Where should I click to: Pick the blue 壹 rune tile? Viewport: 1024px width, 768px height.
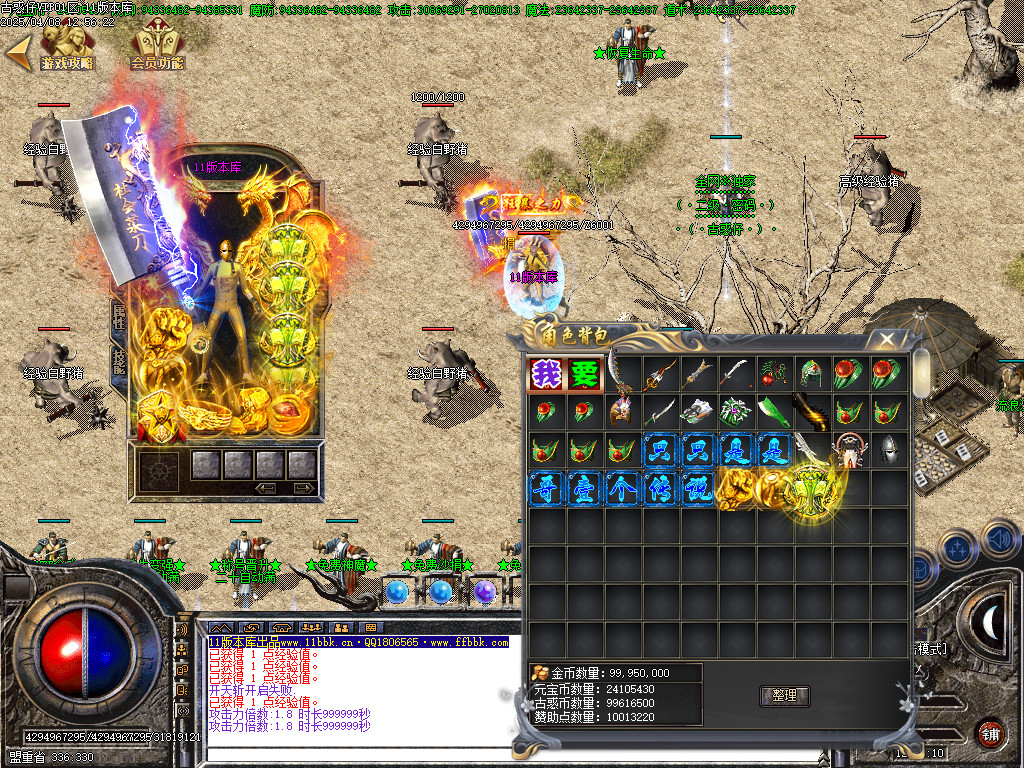pyautogui.click(x=584, y=489)
